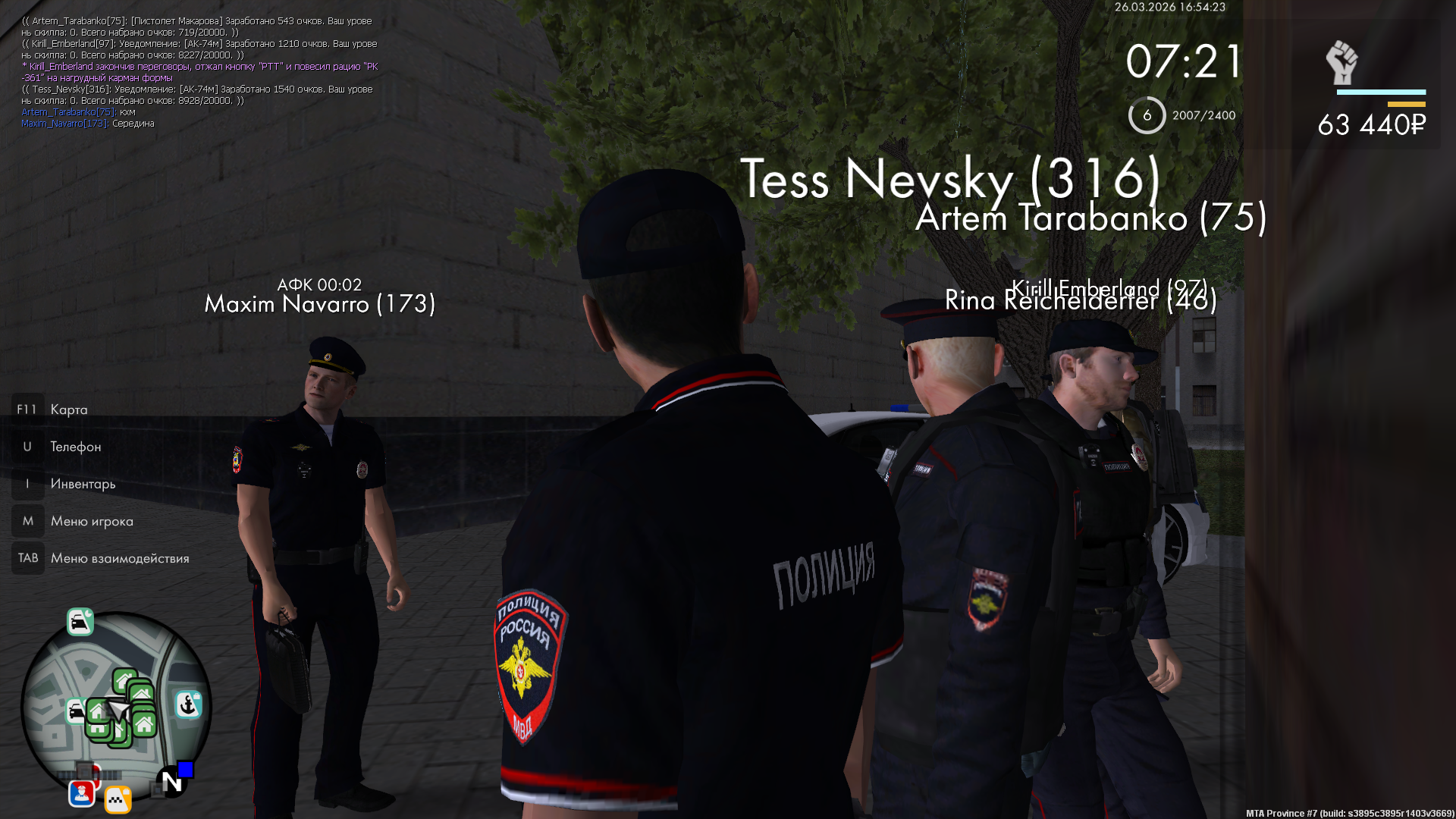The height and width of the screenshot is (819, 1456).
Task: Click the north compass marker
Action: tap(171, 782)
